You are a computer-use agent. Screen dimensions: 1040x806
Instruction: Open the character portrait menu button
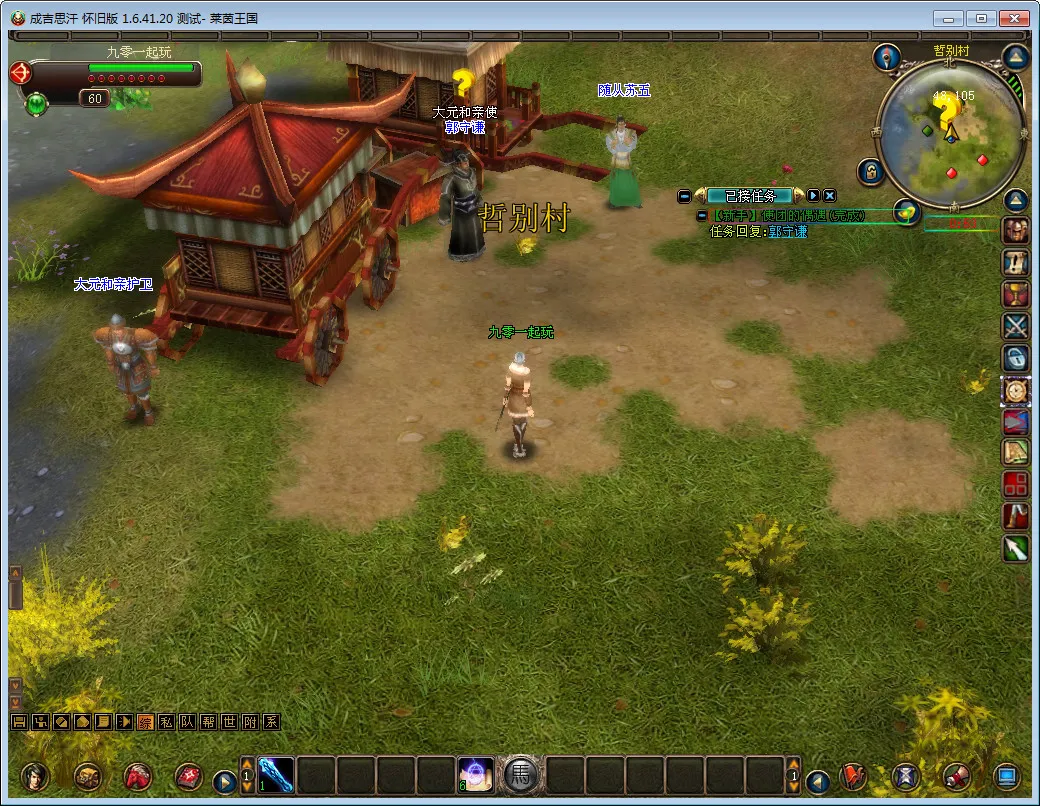tap(35, 776)
